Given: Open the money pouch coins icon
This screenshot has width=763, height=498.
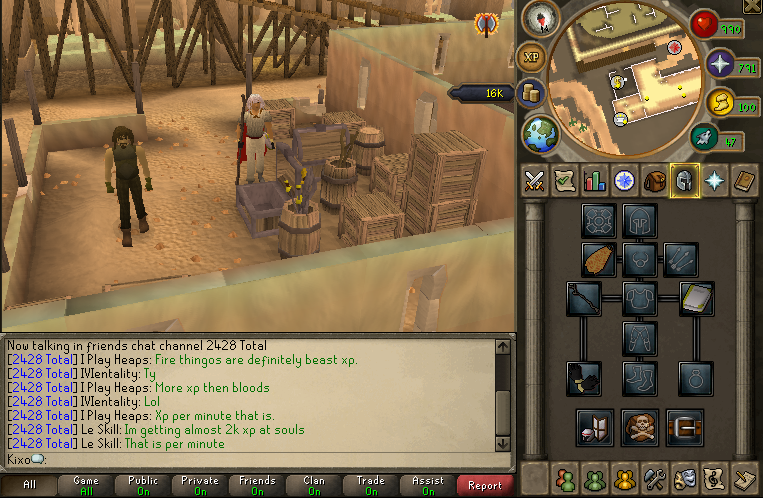Looking at the screenshot, I should click(x=531, y=93).
